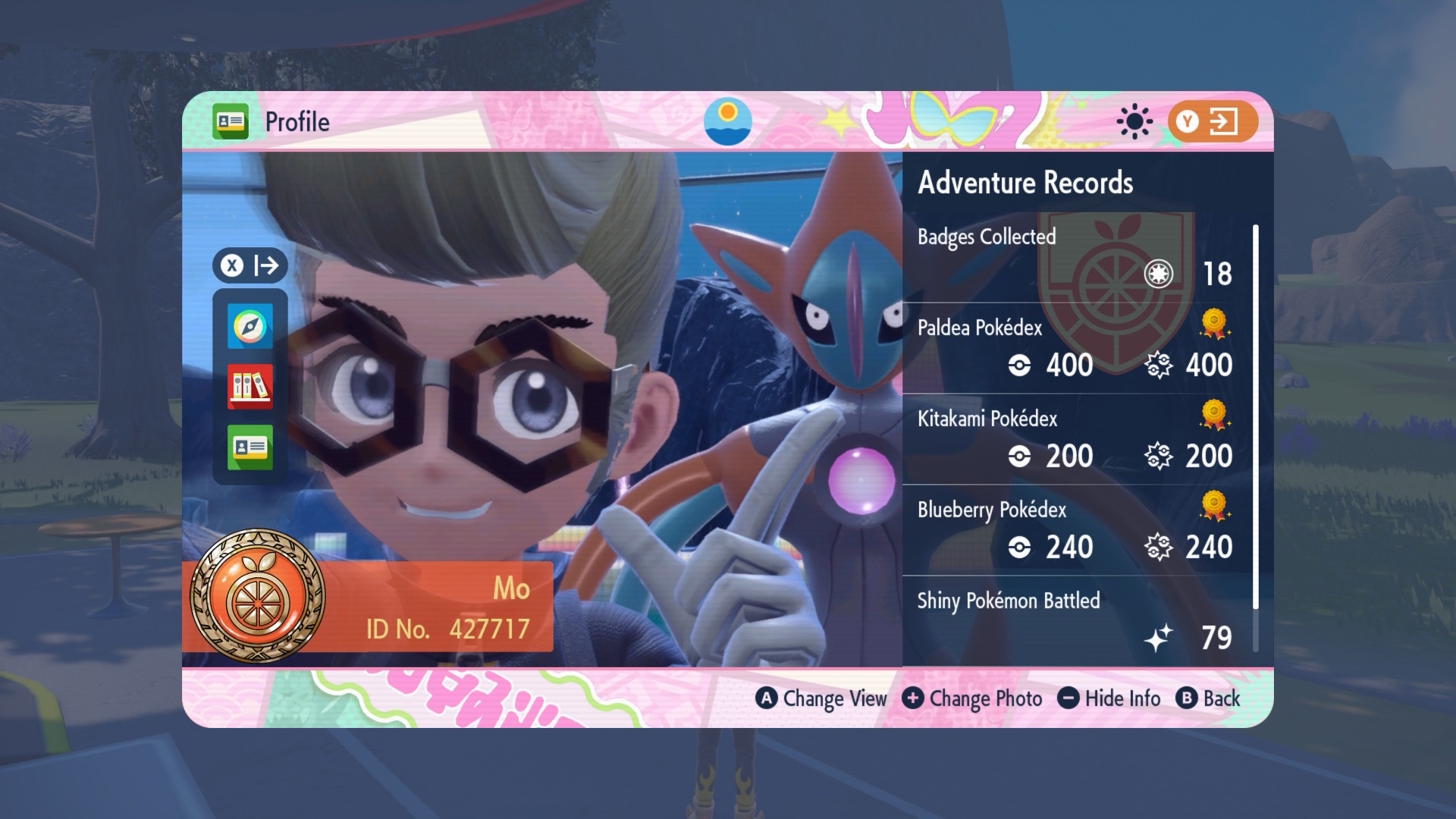The width and height of the screenshot is (1456, 819).
Task: Choose Change Photo at the bottom
Action: click(972, 698)
